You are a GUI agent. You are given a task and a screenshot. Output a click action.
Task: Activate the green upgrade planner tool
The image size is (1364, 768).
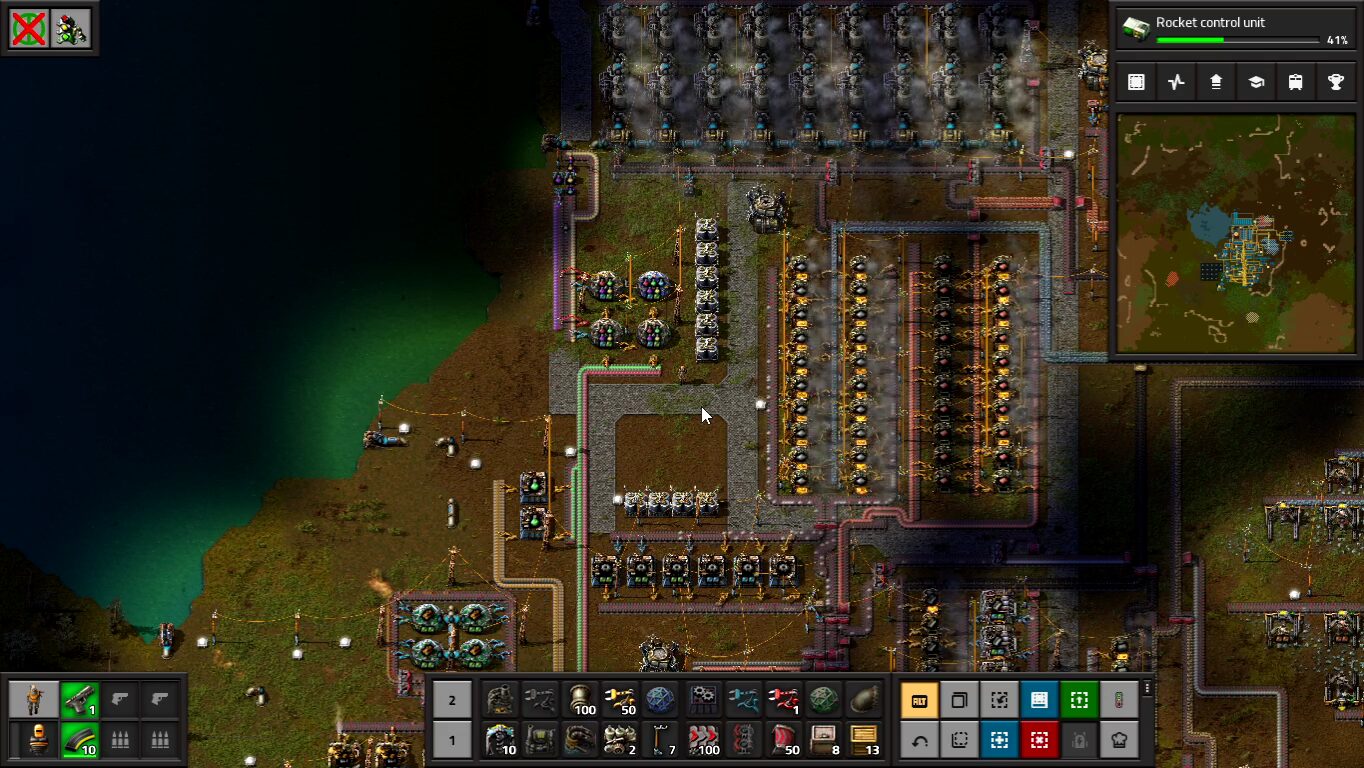(1079, 700)
